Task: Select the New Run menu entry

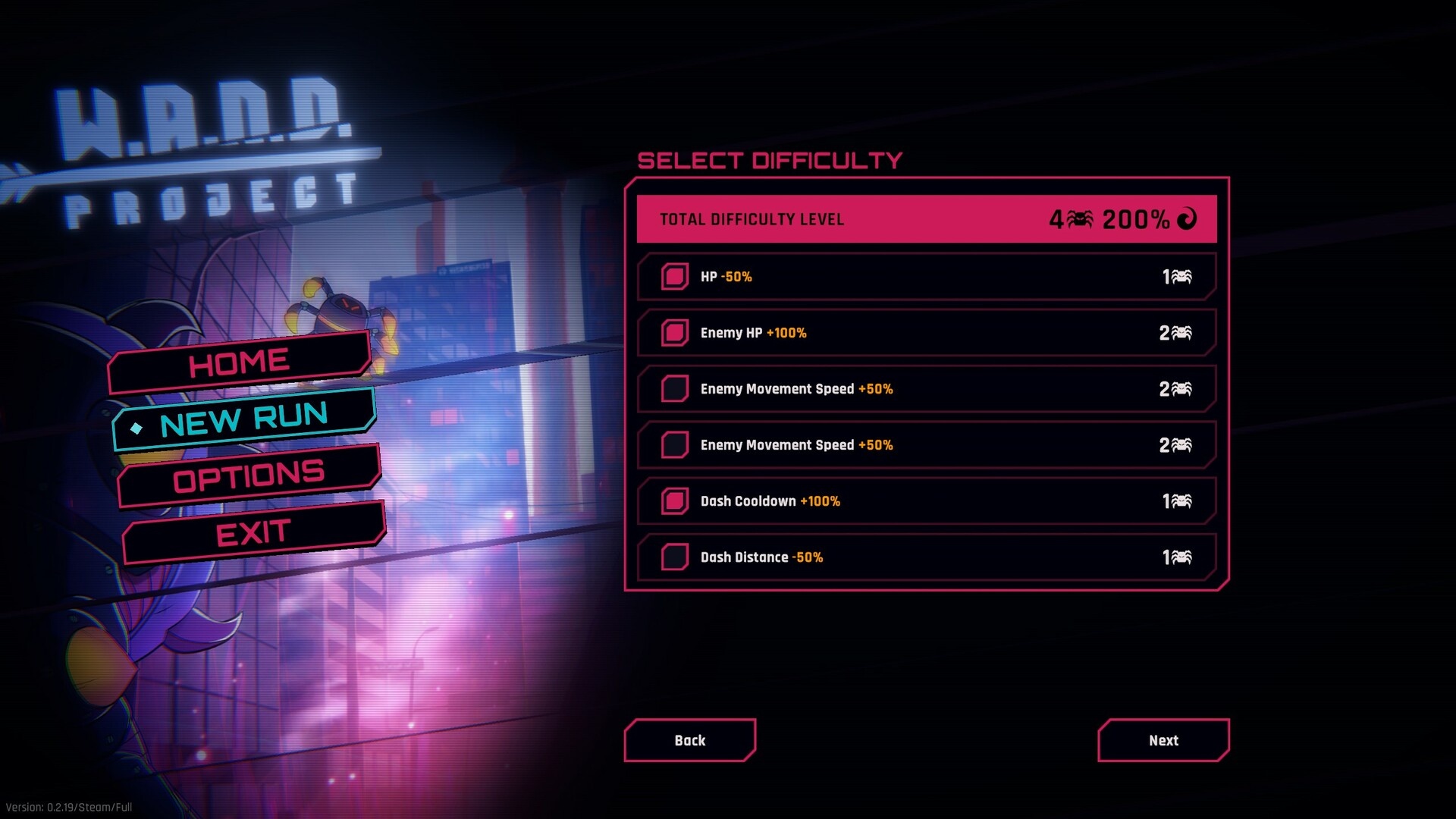Action: point(243,419)
